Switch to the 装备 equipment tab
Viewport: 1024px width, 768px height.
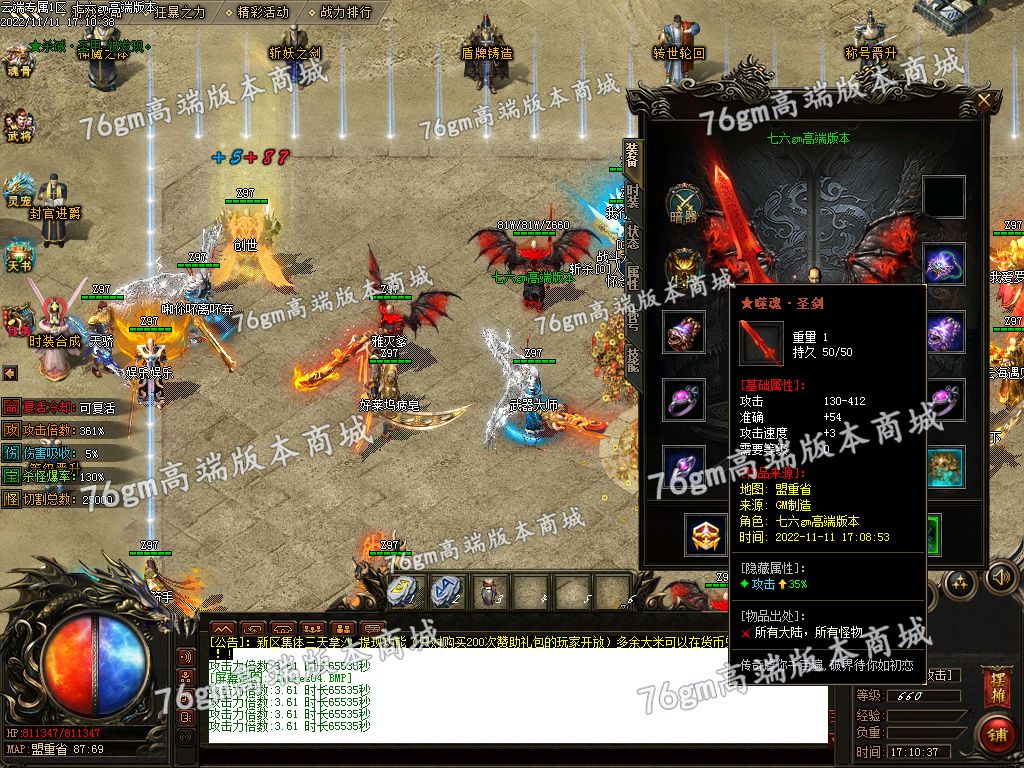tap(632, 158)
